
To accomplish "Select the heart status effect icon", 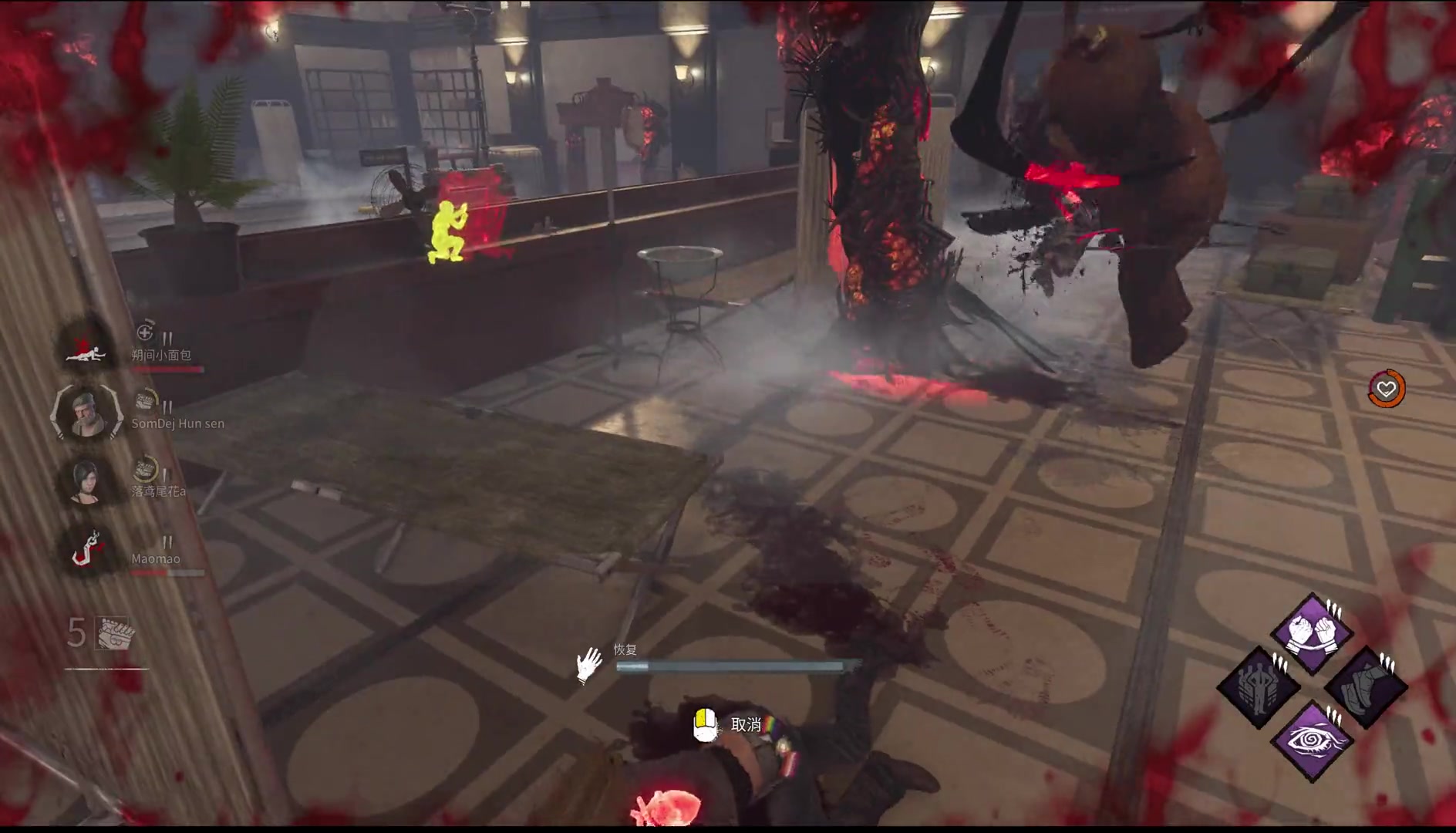I will (1386, 389).
